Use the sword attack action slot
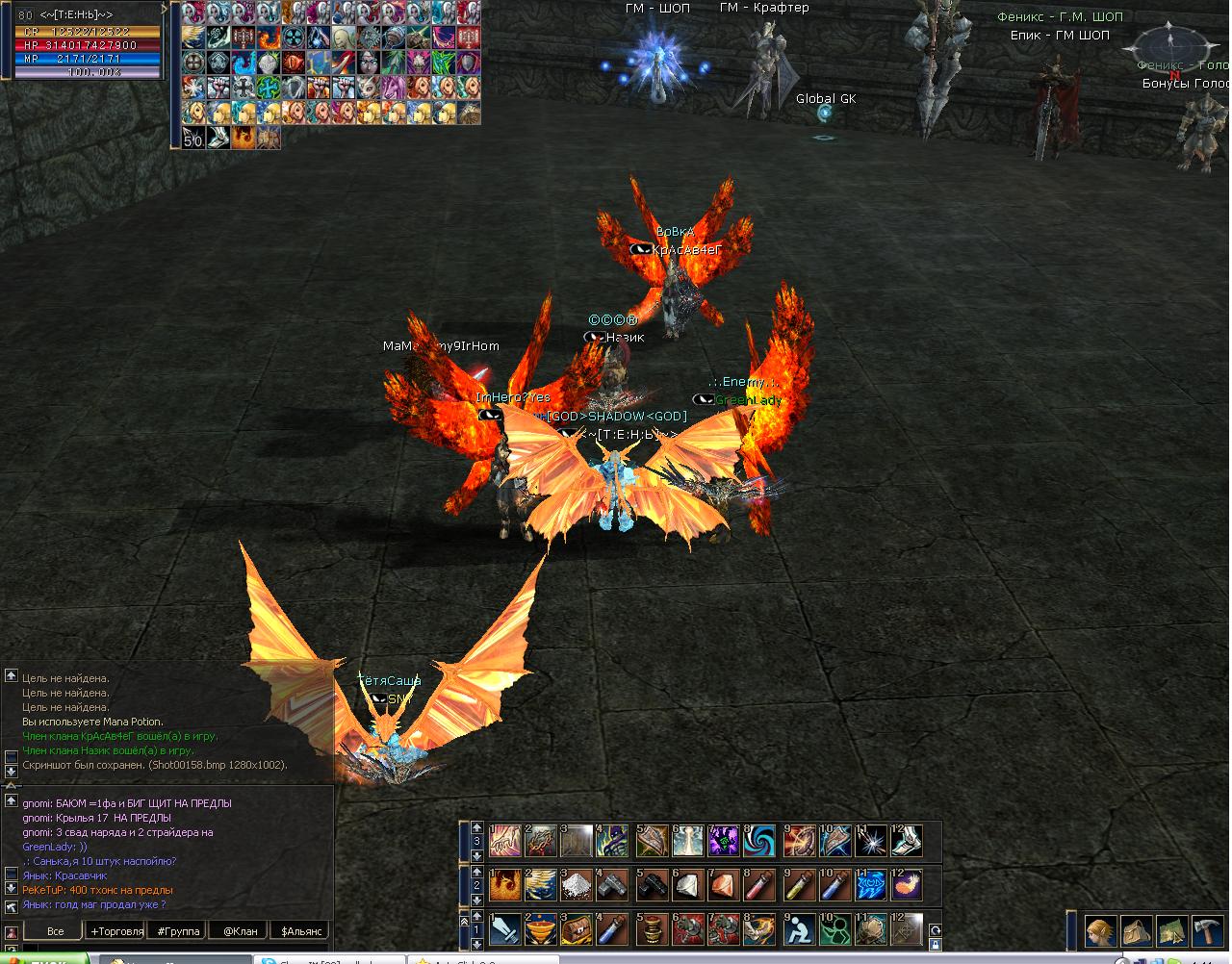Viewport: 1232px width, 964px height. tap(505, 929)
